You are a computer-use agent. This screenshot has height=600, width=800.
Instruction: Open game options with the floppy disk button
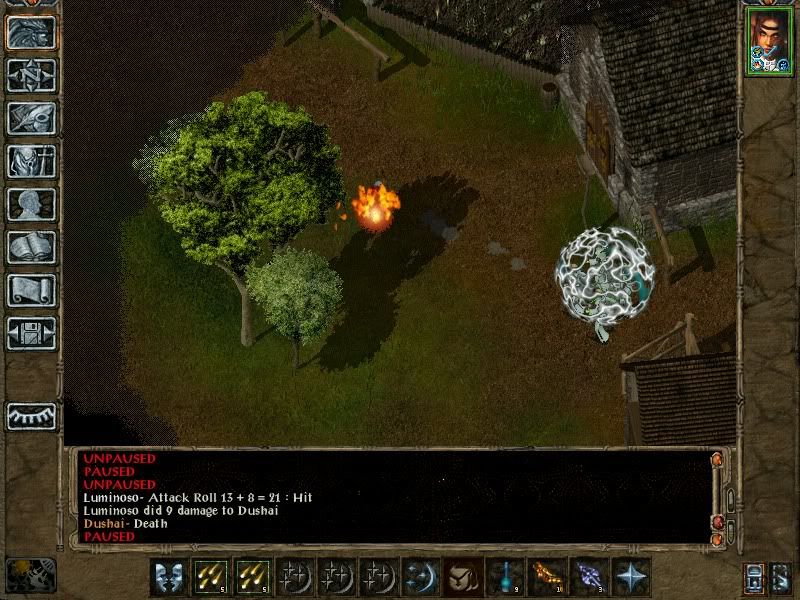click(31, 333)
